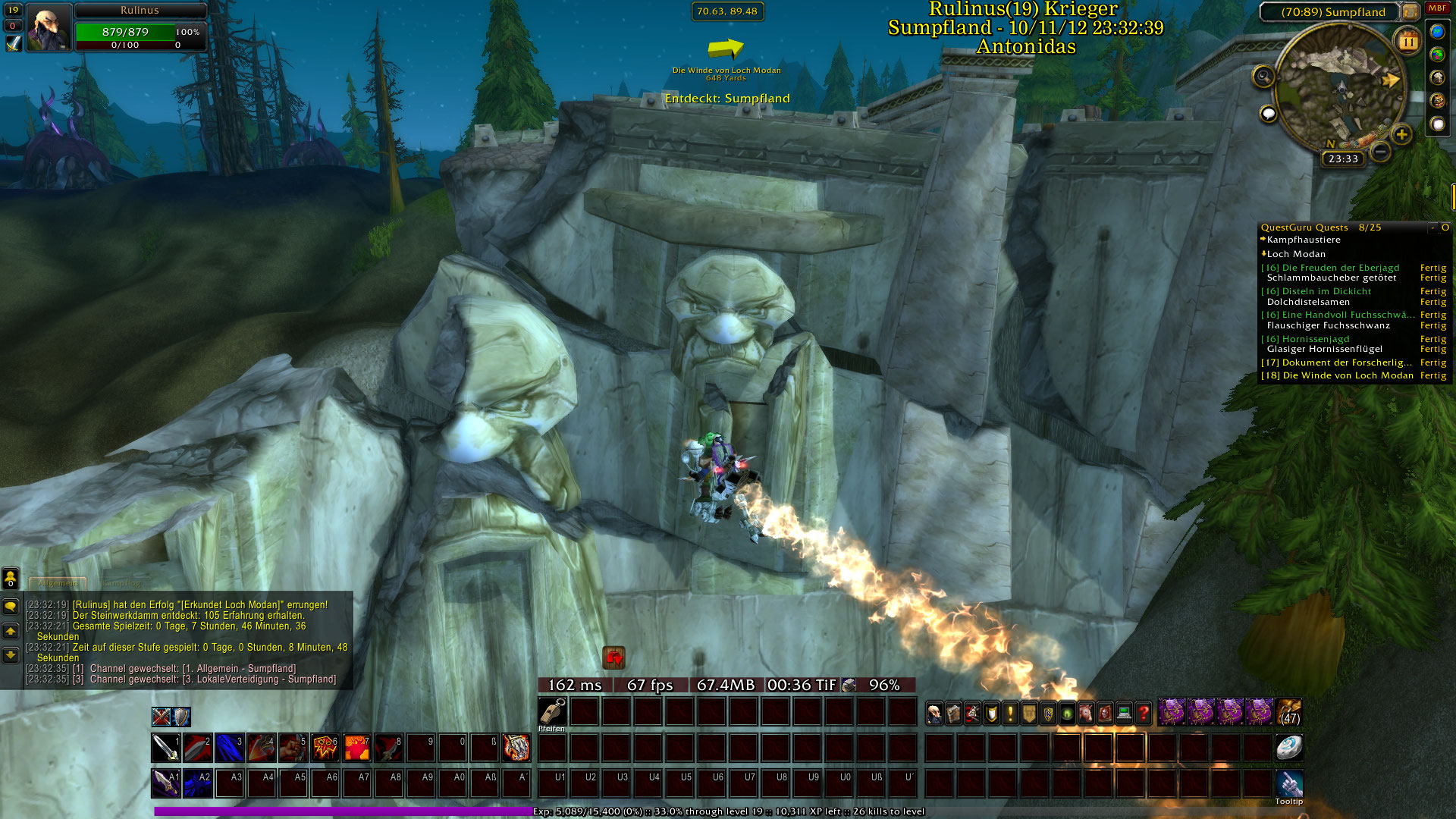The height and width of the screenshot is (819, 1456).
Task: Click Rulinus's player portrait
Action: (49, 28)
